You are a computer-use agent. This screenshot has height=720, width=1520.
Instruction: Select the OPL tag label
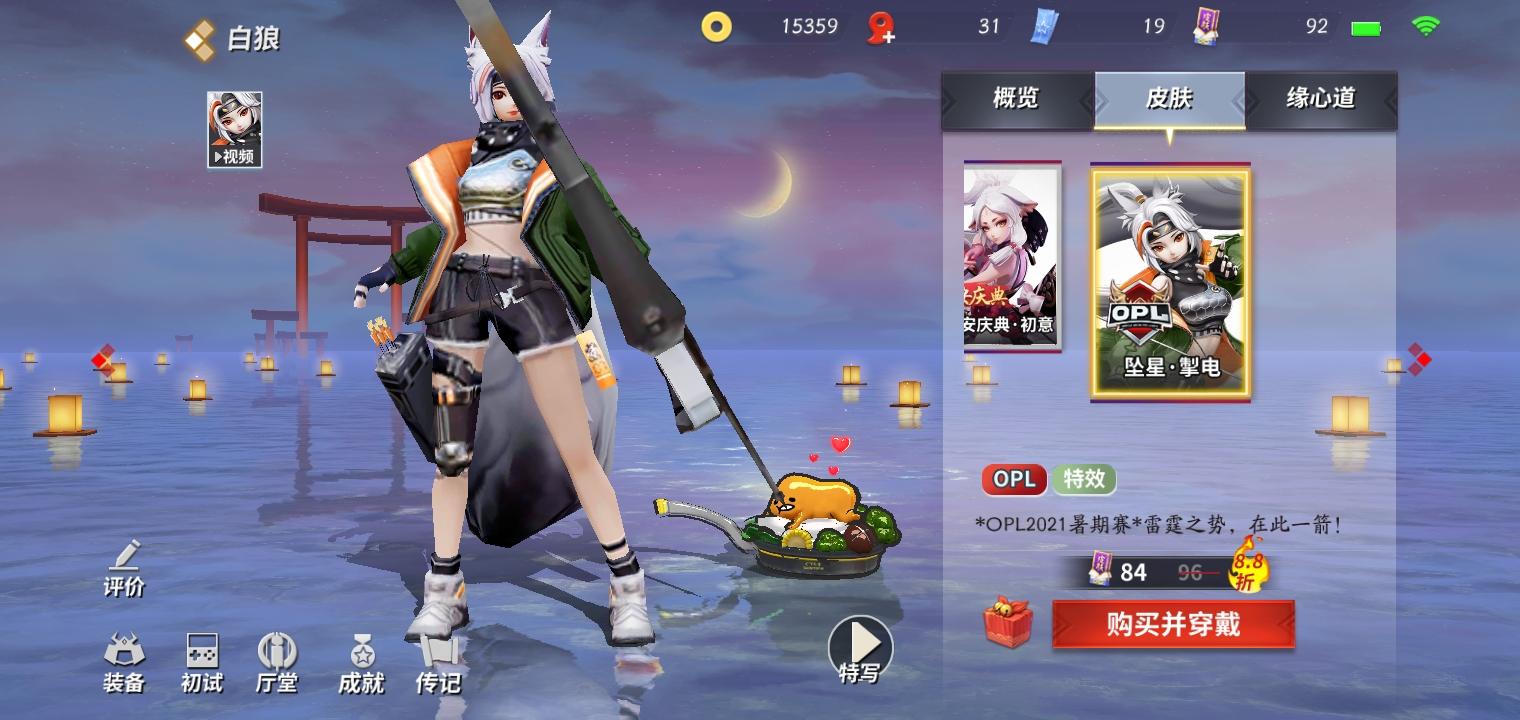point(1013,480)
